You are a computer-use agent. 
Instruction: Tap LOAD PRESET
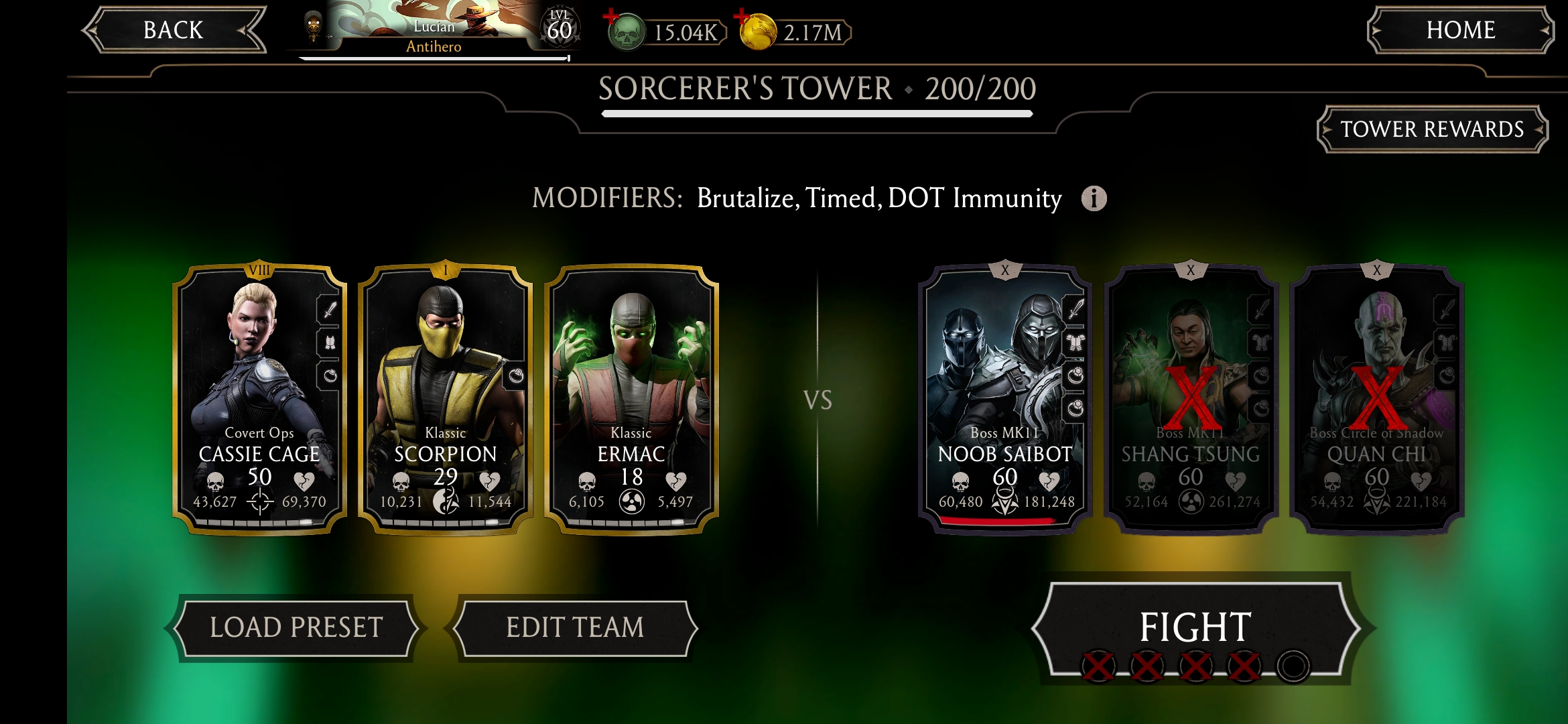click(297, 627)
